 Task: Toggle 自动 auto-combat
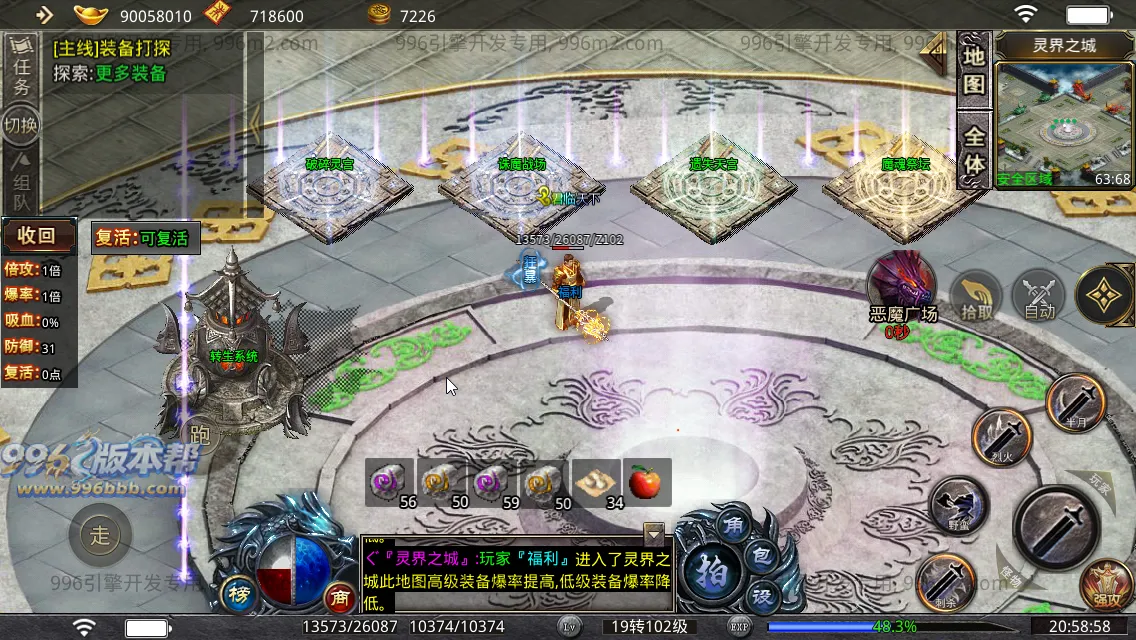pos(1039,297)
